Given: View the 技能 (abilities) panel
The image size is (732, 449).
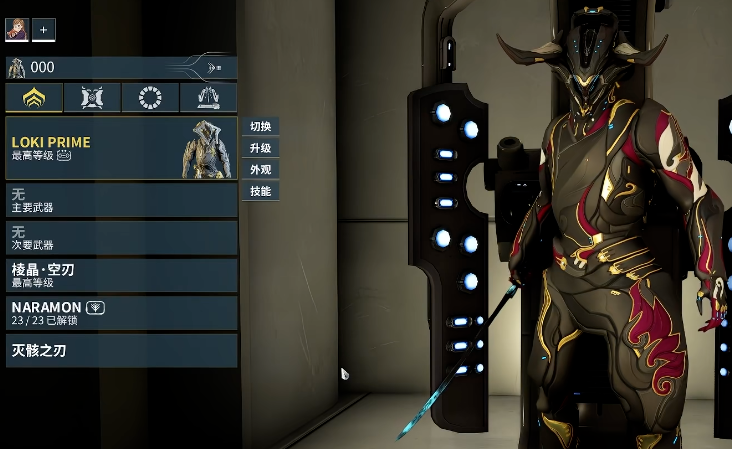Looking at the screenshot, I should point(260,190).
